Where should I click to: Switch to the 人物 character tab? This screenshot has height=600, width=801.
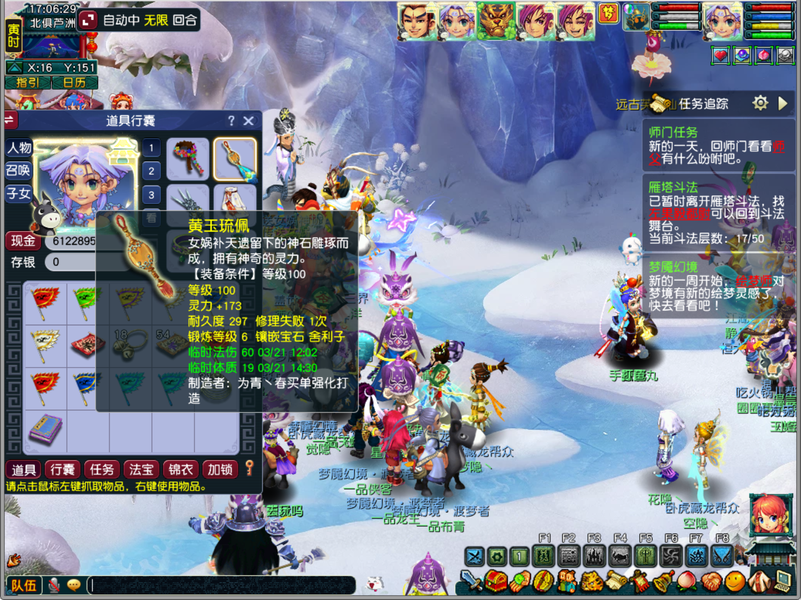19,148
